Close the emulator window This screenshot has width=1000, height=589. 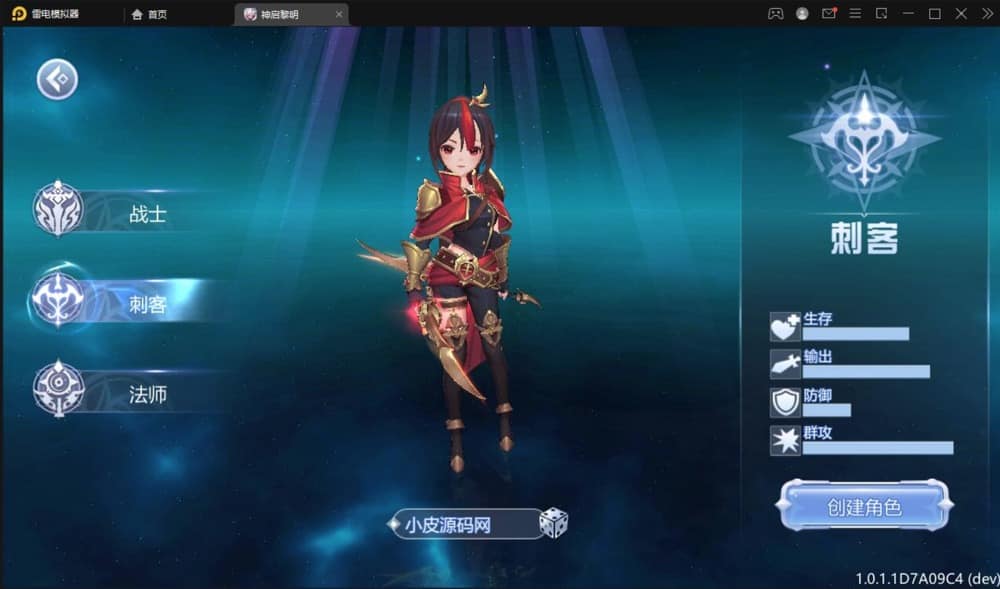pos(961,14)
